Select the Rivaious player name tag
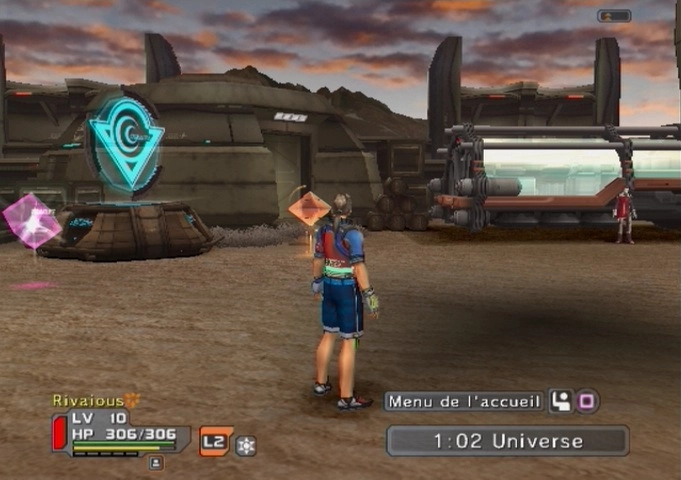 [x=89, y=400]
